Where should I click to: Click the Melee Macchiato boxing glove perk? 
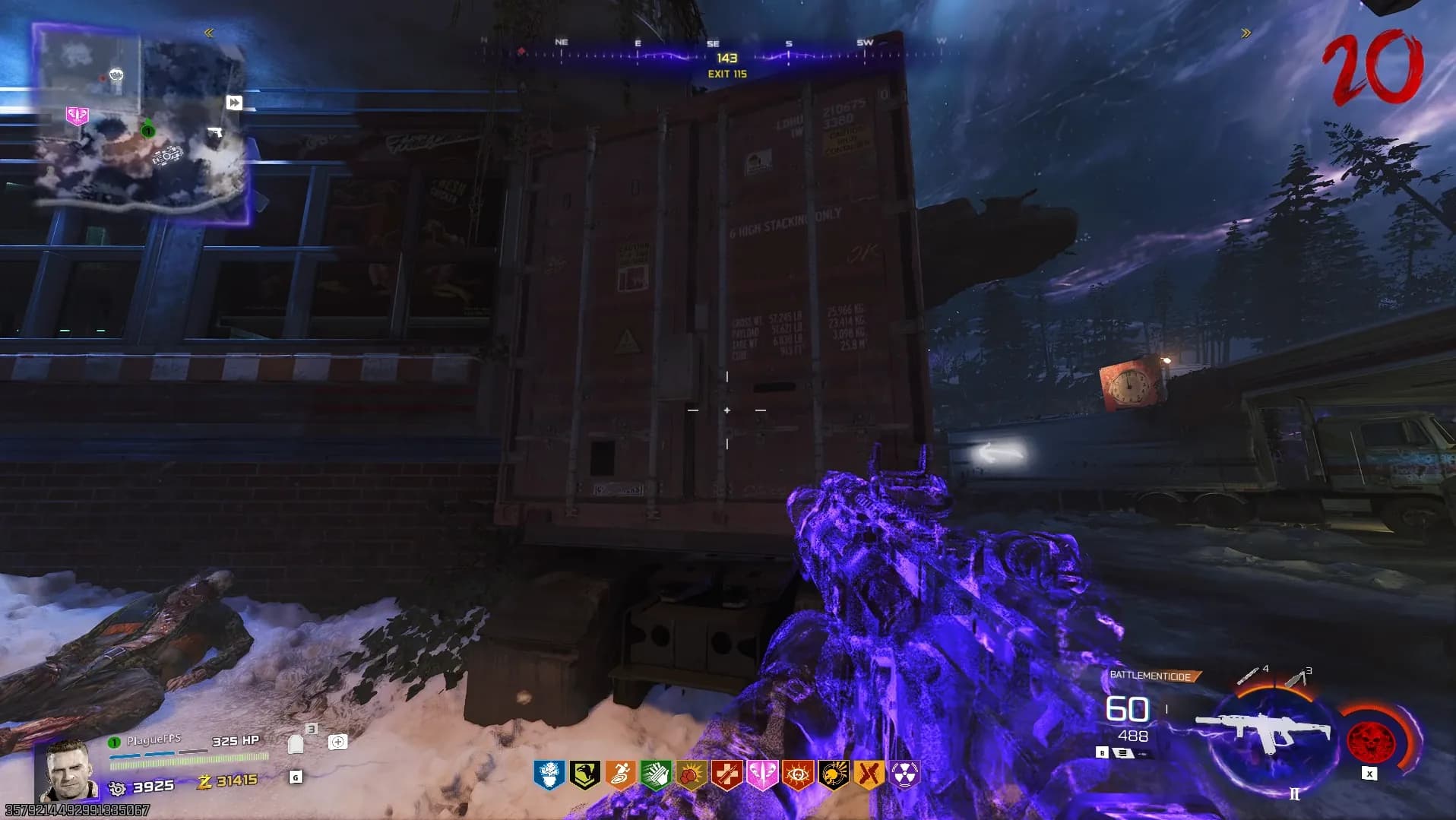(x=692, y=774)
